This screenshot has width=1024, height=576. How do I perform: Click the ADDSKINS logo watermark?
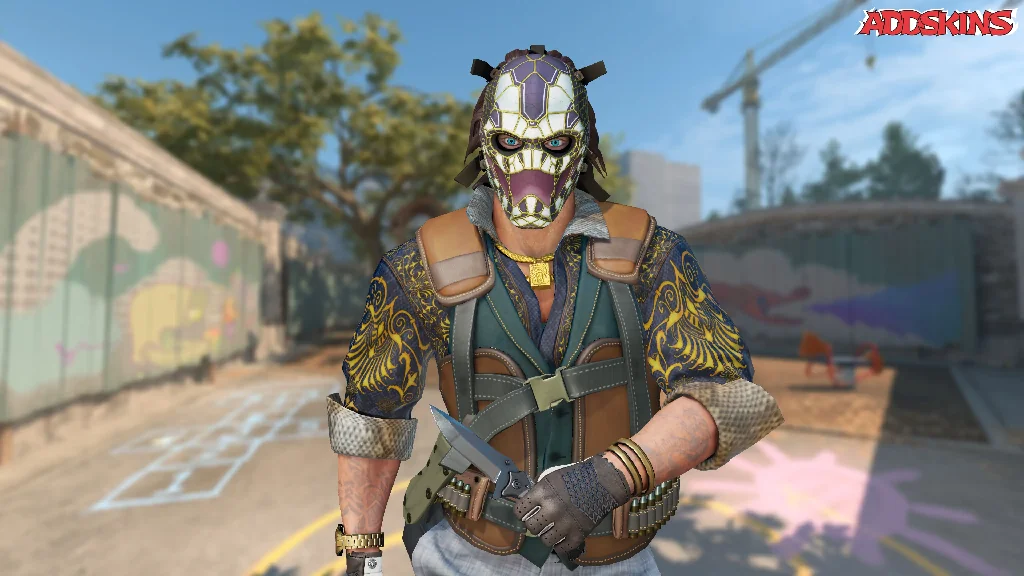point(936,22)
